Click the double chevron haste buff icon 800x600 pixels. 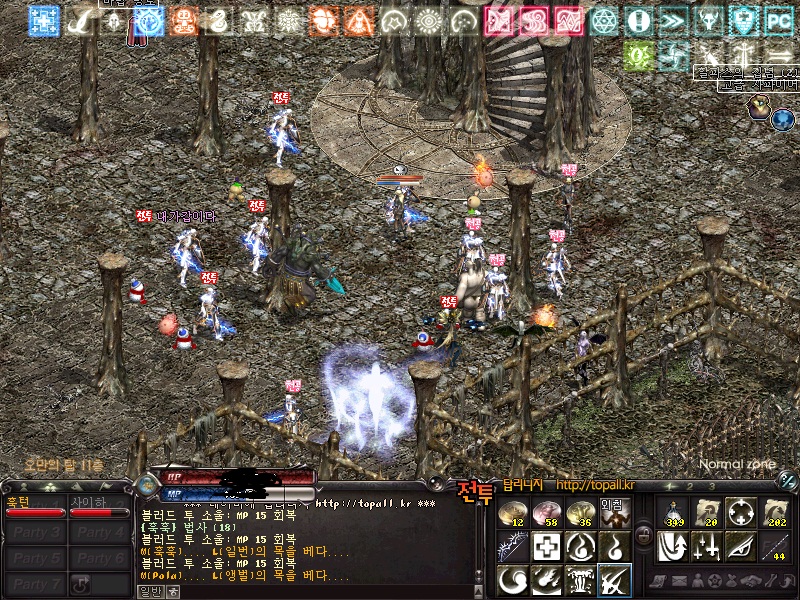(x=673, y=20)
